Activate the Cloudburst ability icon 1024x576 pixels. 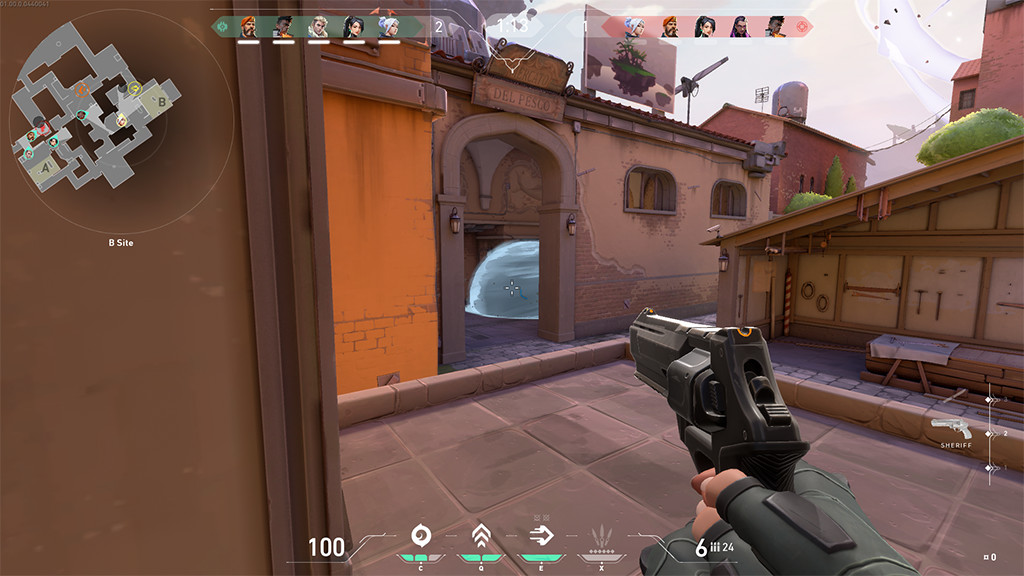click(x=420, y=536)
